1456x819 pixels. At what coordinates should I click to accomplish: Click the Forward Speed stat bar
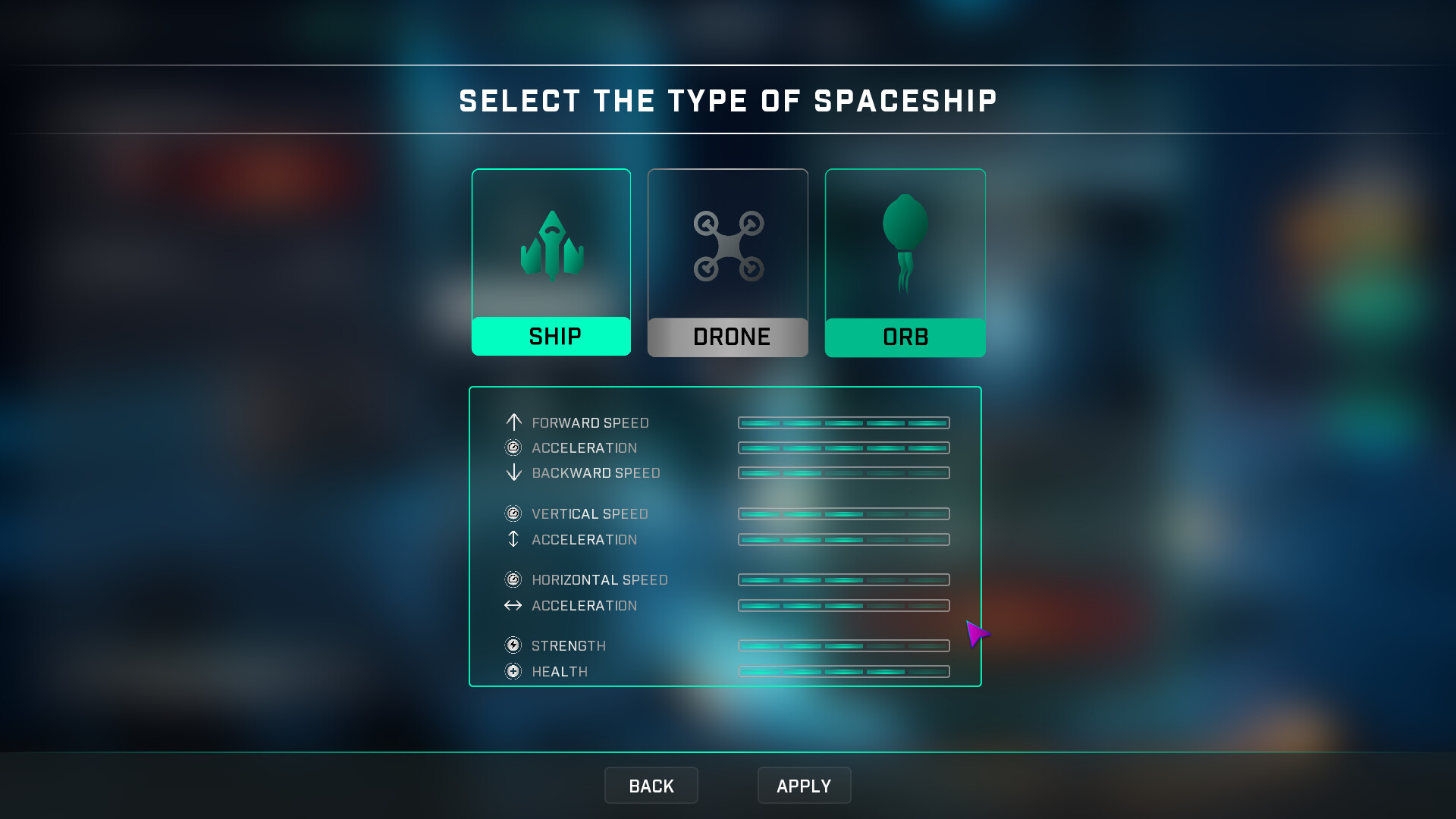[x=843, y=423]
